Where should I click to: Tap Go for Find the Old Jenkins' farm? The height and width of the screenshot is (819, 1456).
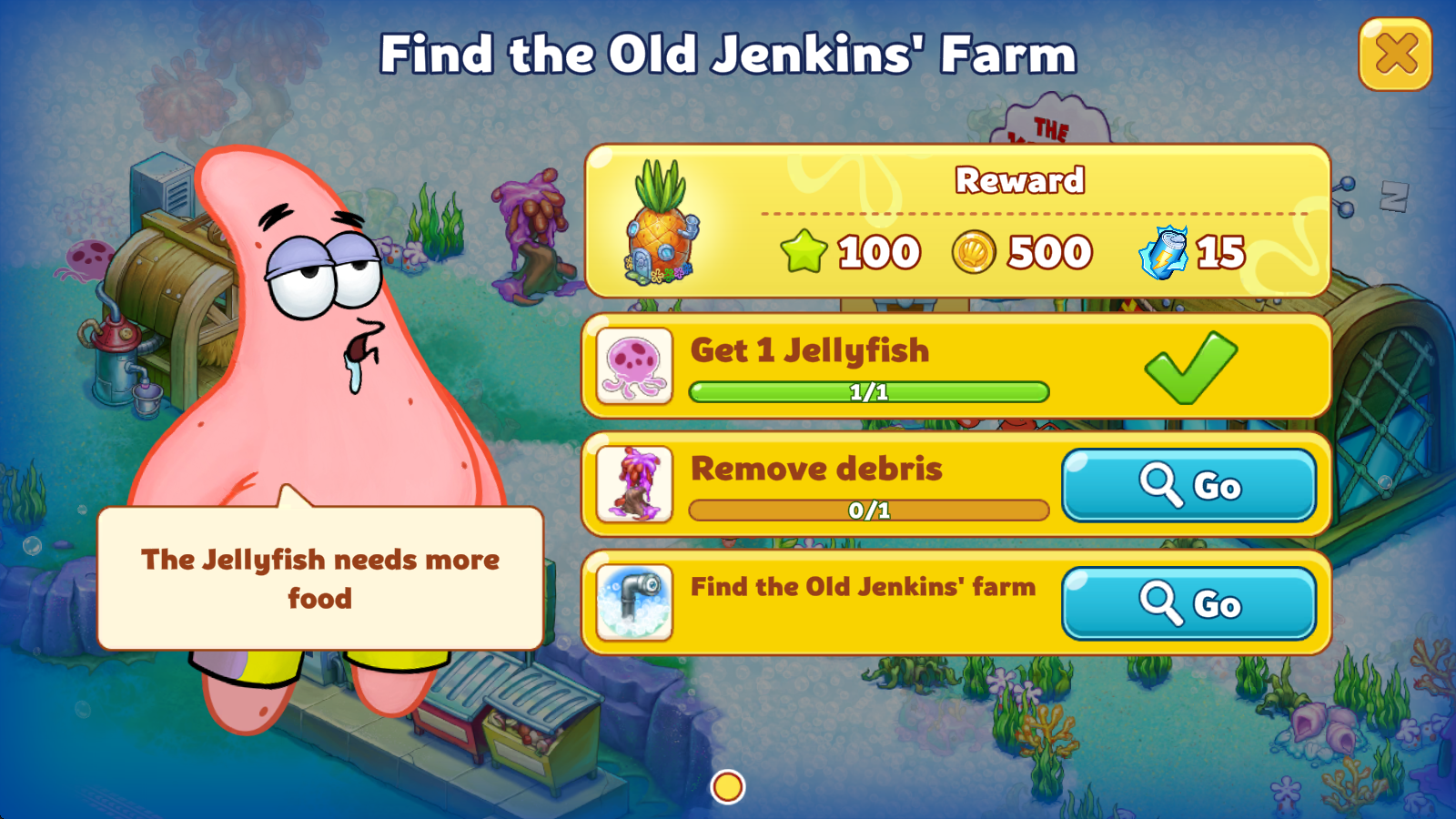click(x=1188, y=603)
